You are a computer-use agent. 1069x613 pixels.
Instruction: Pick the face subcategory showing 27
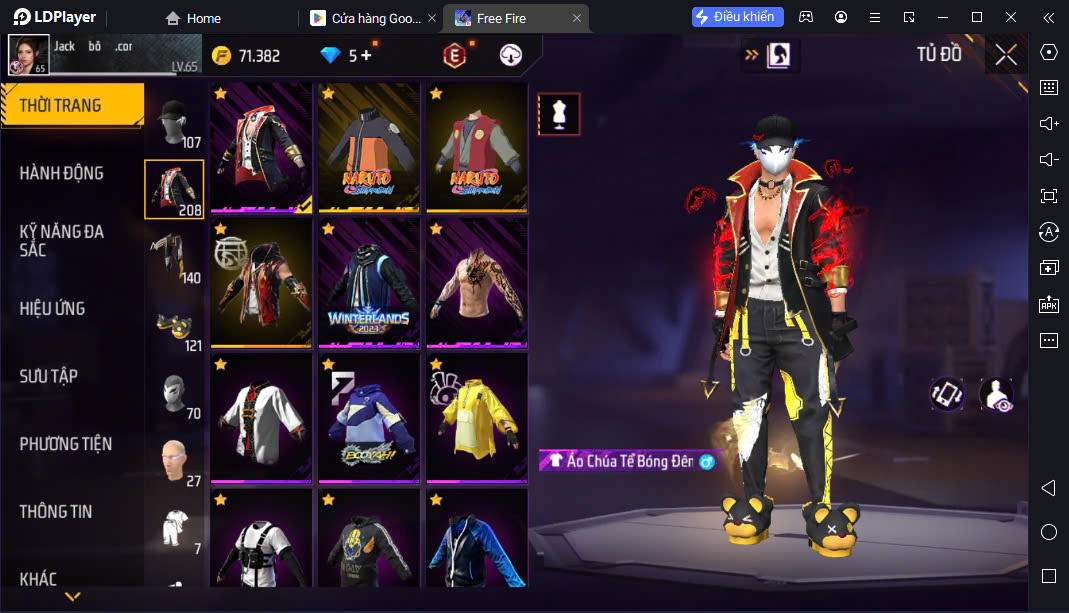pos(175,462)
